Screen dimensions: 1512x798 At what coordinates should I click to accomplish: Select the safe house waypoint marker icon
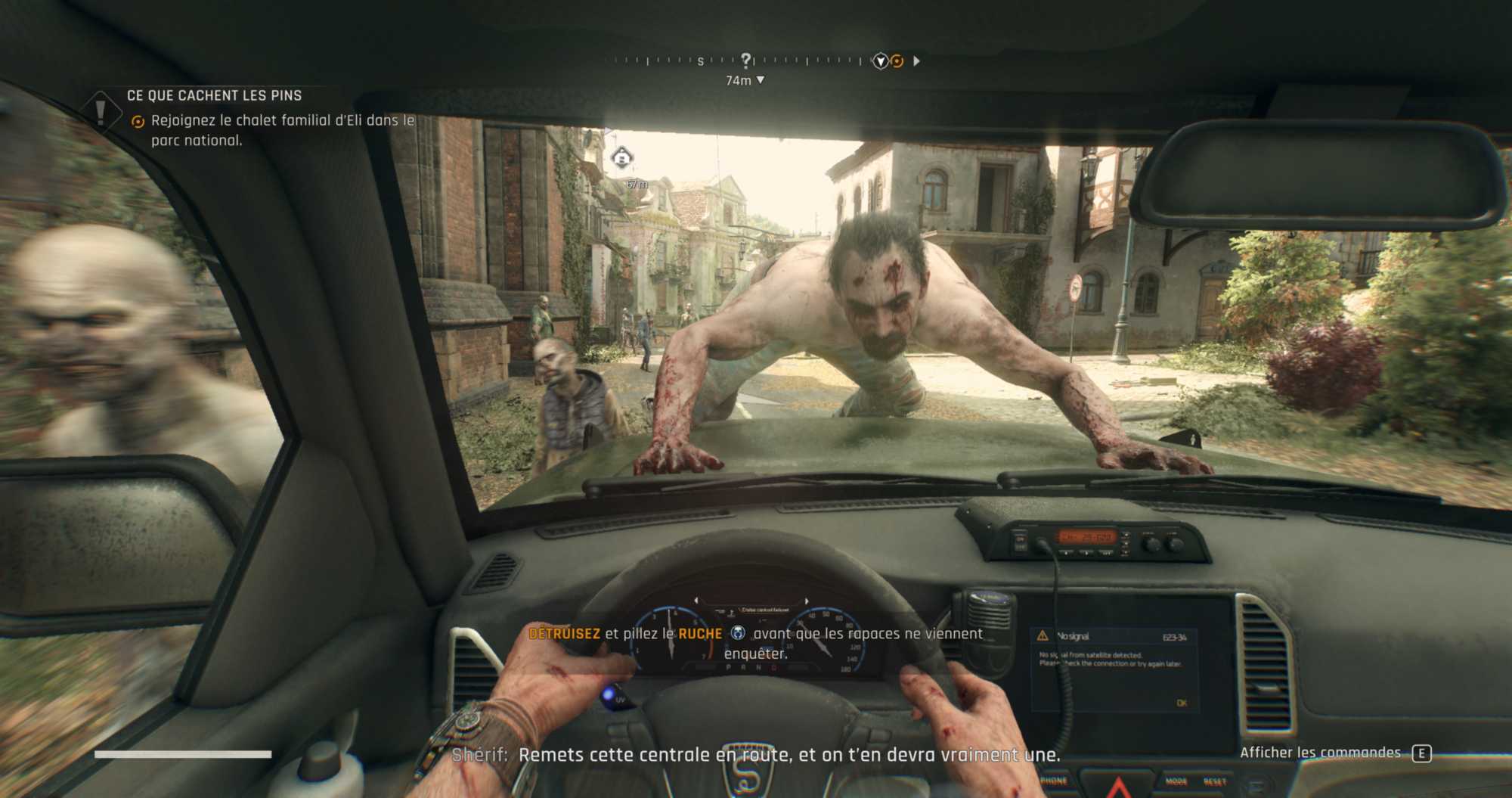tap(621, 158)
